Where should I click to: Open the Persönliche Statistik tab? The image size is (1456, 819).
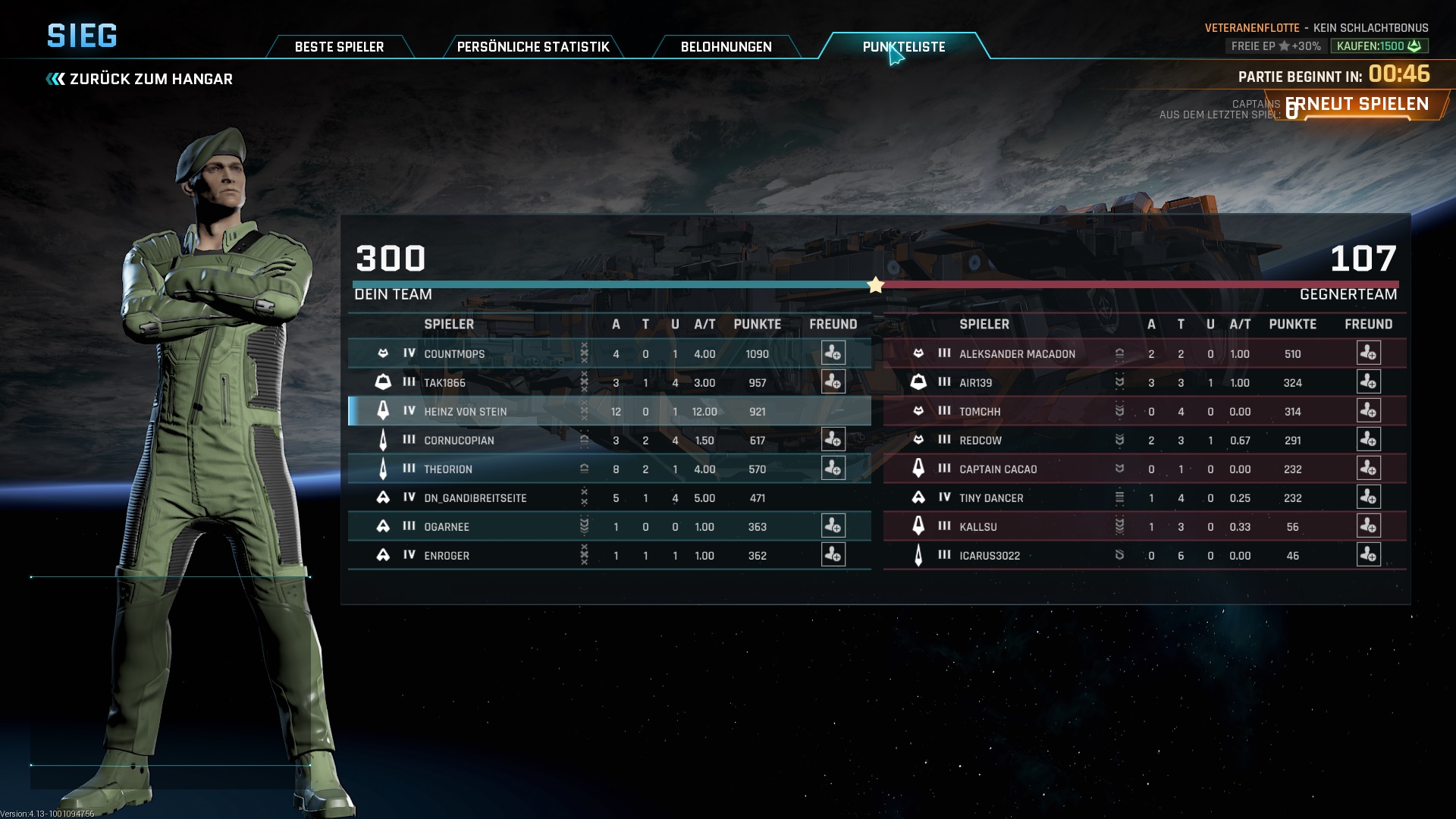pyautogui.click(x=532, y=47)
